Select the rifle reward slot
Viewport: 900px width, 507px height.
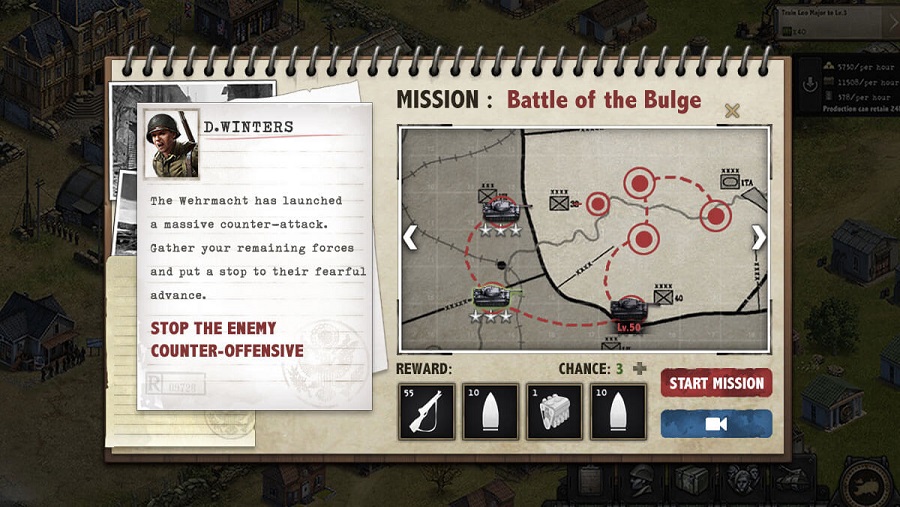pyautogui.click(x=427, y=411)
